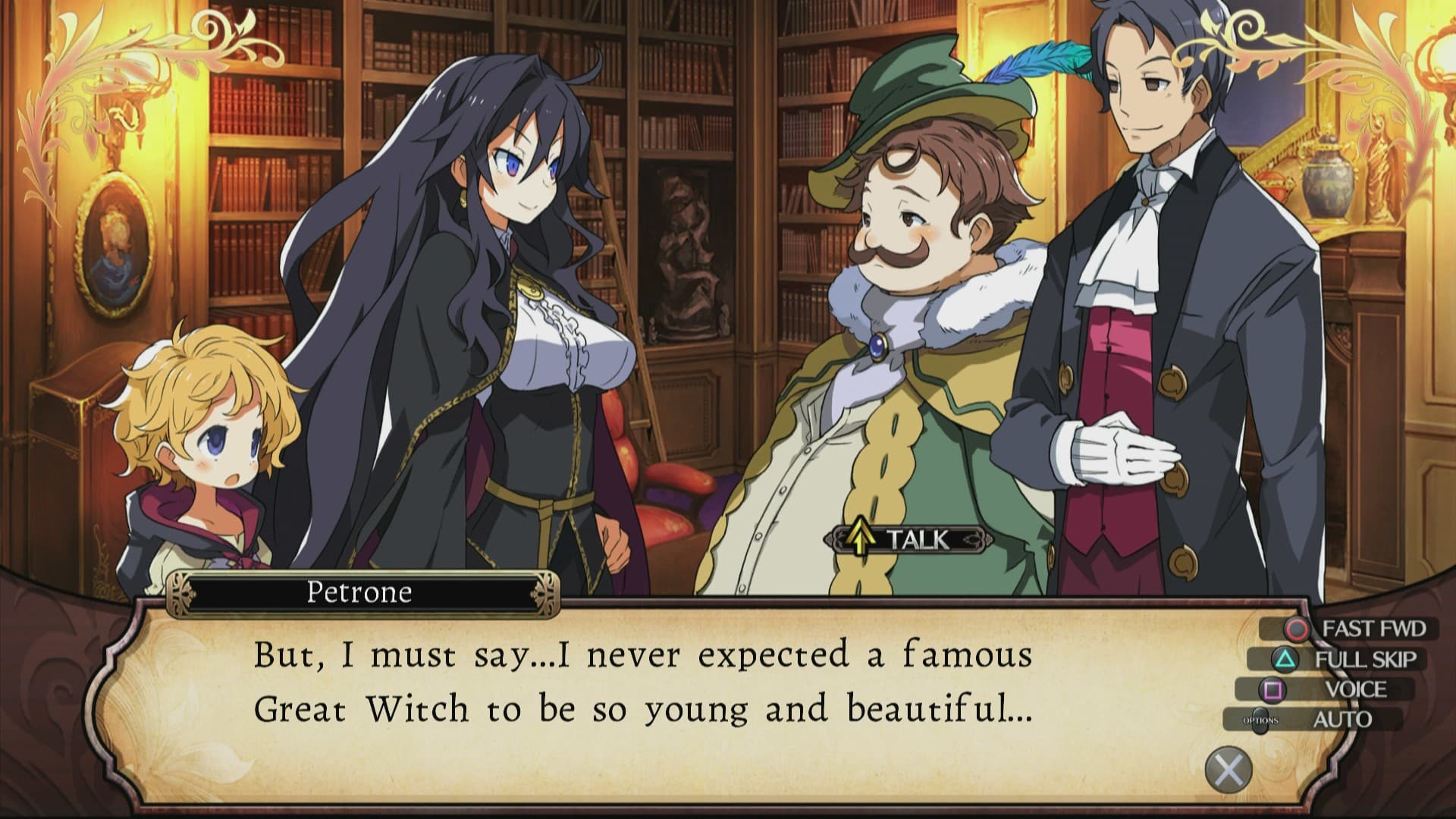Image resolution: width=1456 pixels, height=819 pixels.
Task: Select the VOICE menu entry
Action: tap(1357, 689)
